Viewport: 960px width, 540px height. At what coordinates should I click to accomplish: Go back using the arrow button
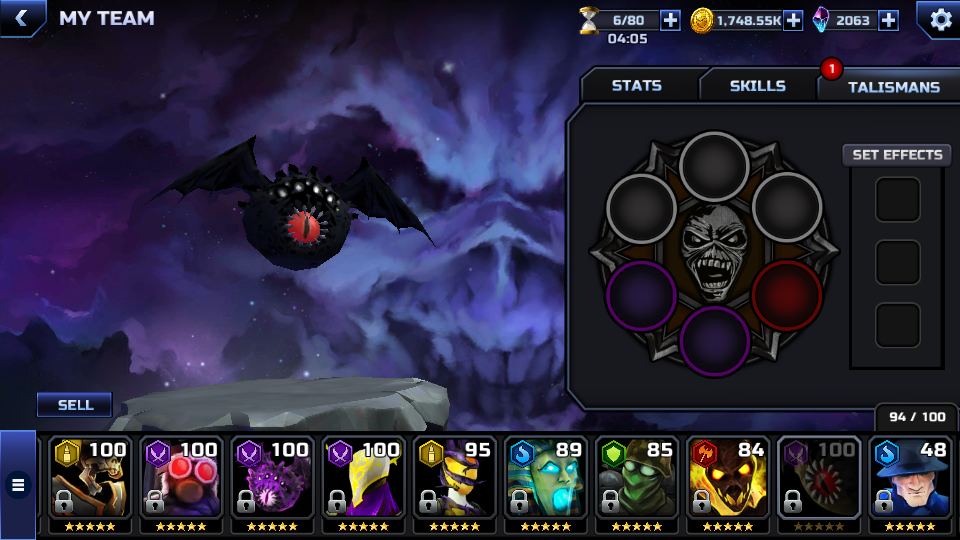tap(20, 17)
